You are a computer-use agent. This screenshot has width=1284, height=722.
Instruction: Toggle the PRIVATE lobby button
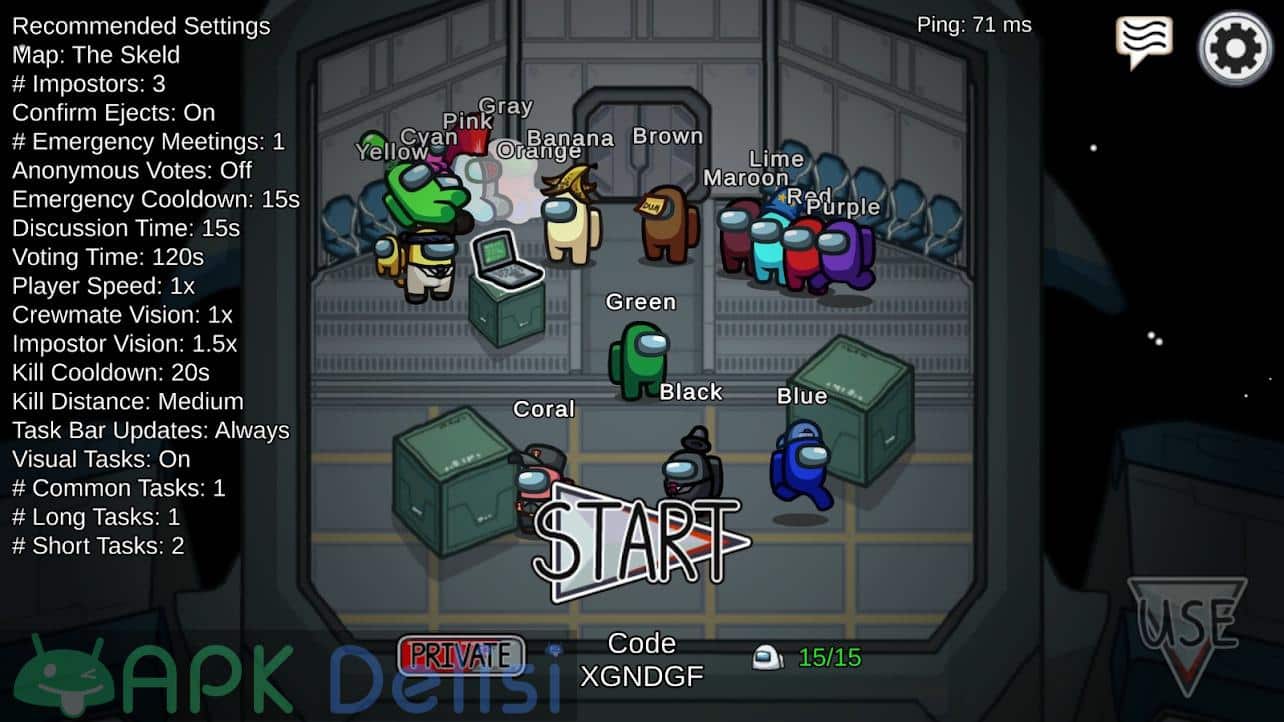[x=461, y=655]
